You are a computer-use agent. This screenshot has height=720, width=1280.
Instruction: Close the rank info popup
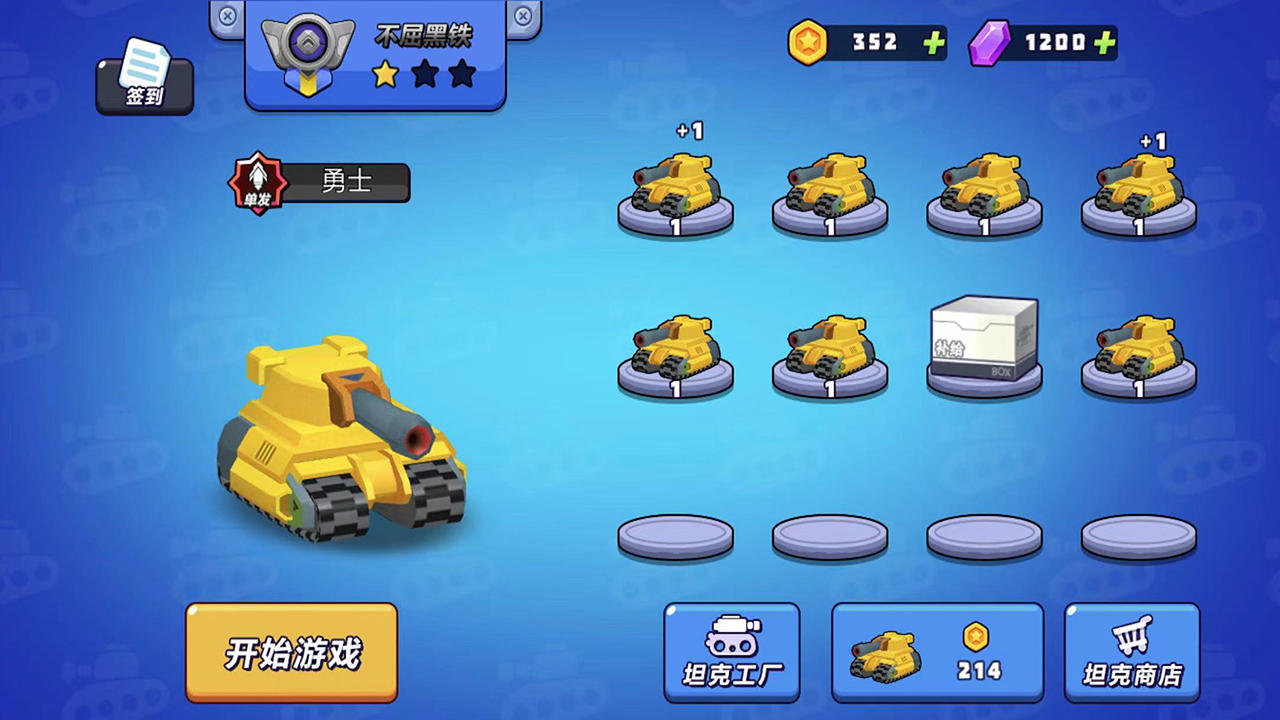click(x=522, y=17)
